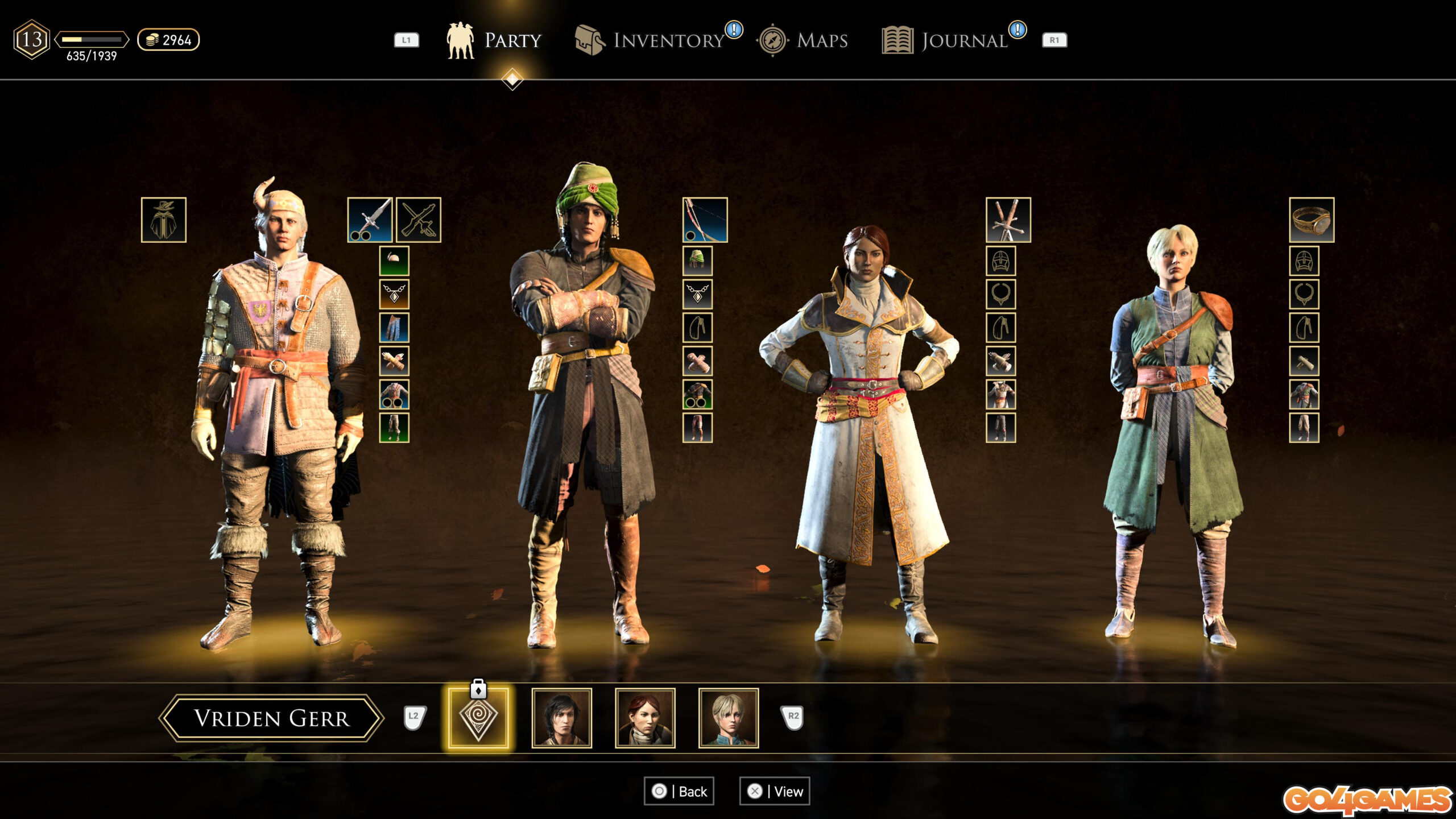The image size is (1456, 819).
Task: Select the blonde companion's party portrait
Action: click(x=728, y=718)
